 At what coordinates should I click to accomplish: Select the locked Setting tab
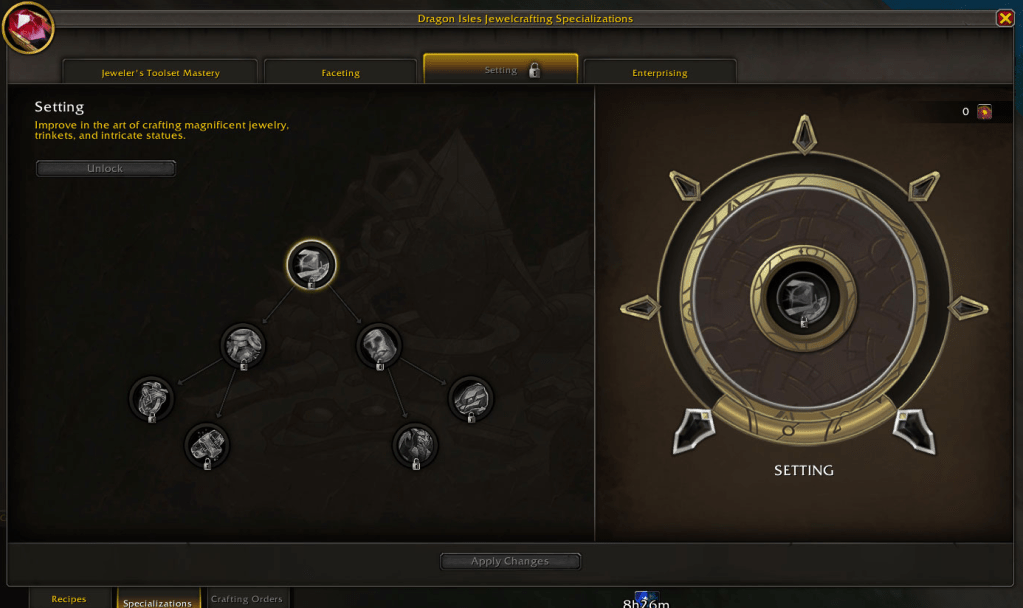[x=501, y=70]
